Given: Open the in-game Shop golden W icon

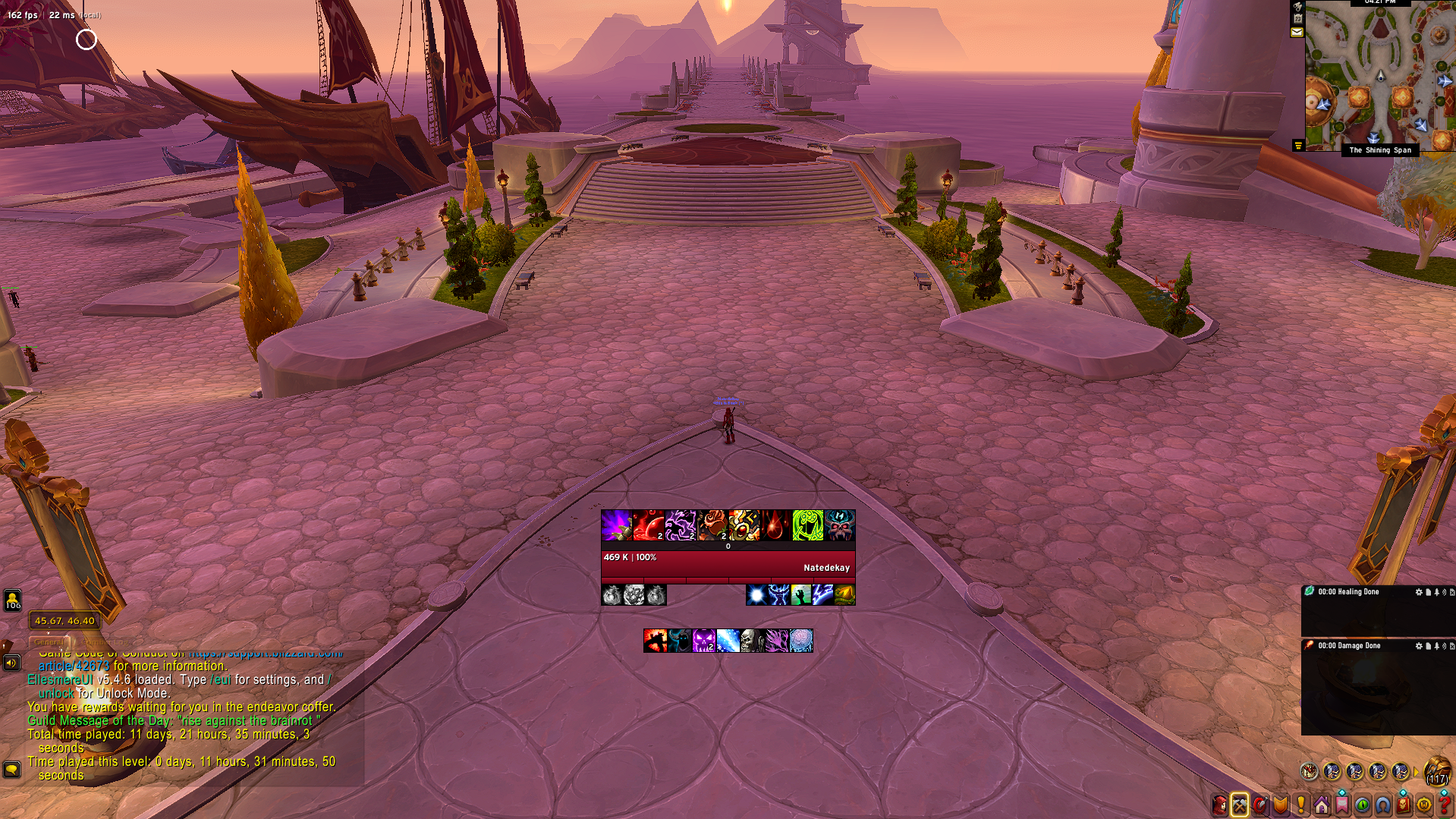Looking at the screenshot, I should [x=1423, y=805].
